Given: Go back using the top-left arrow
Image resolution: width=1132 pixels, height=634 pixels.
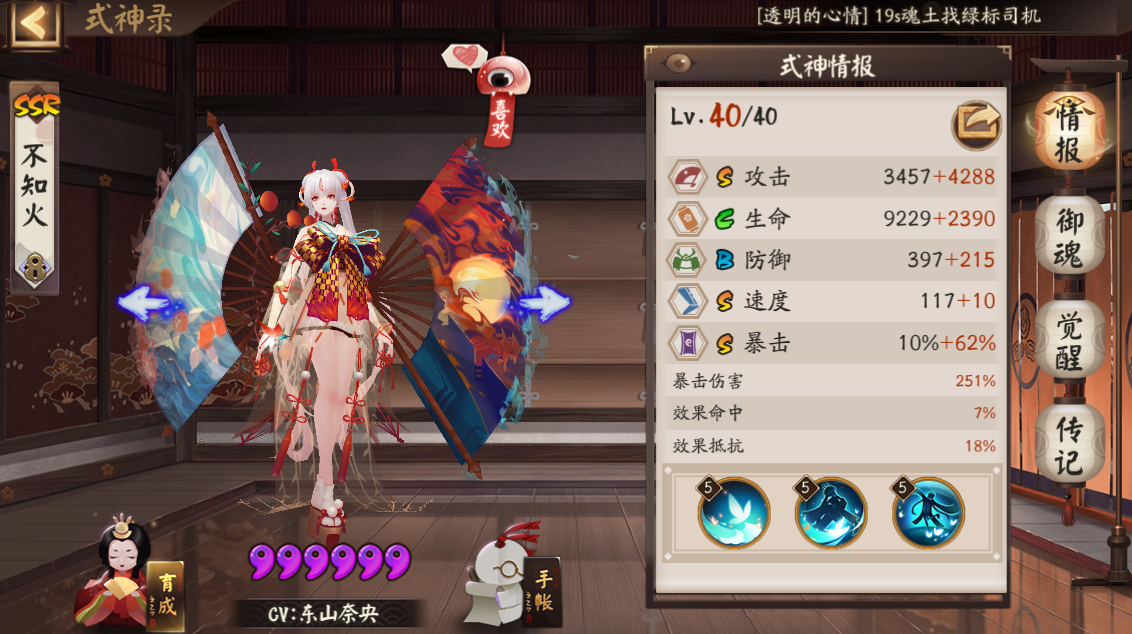Looking at the screenshot, I should (x=33, y=21).
